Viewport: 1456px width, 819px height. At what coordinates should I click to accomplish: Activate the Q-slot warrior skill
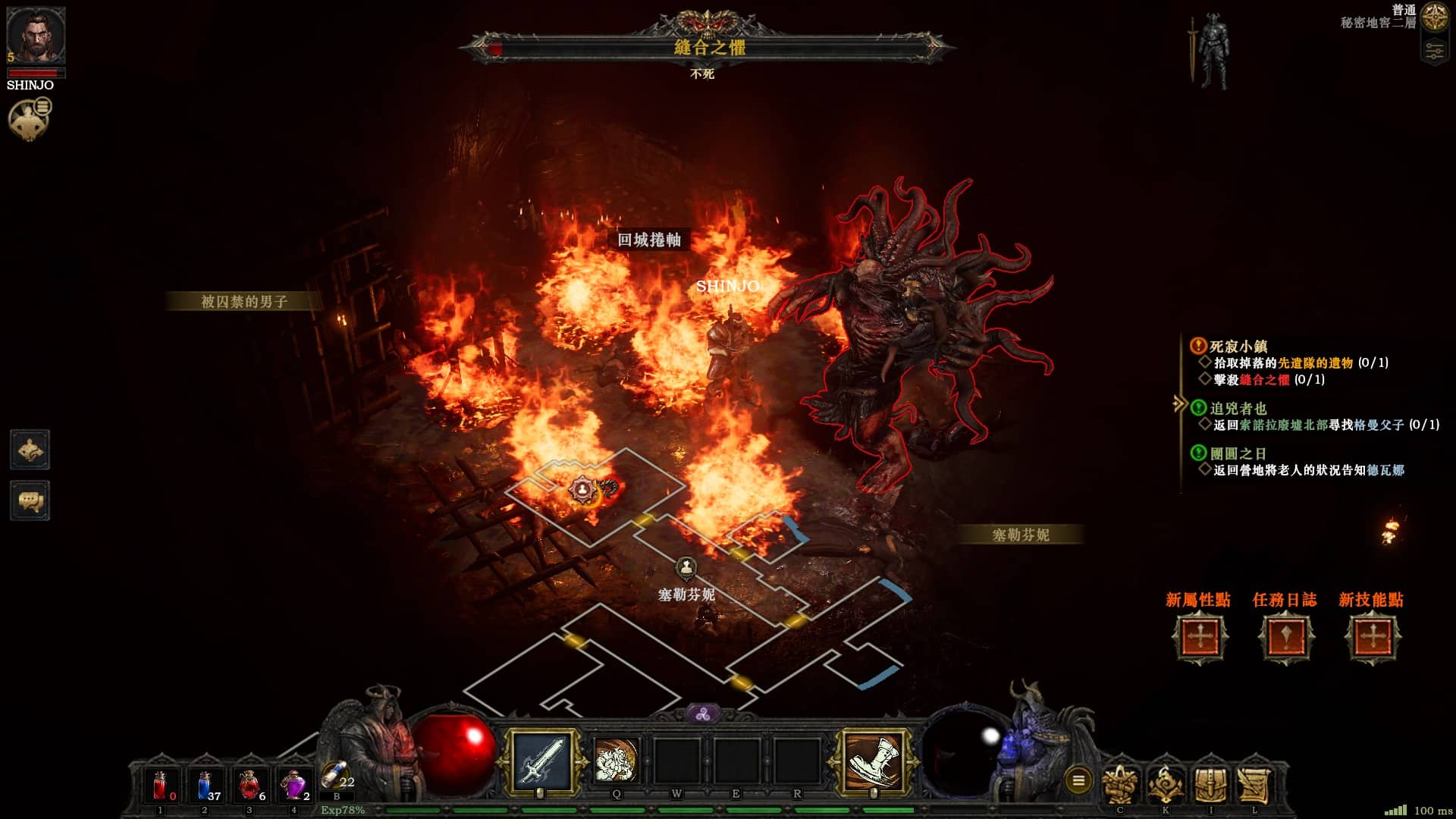[617, 761]
